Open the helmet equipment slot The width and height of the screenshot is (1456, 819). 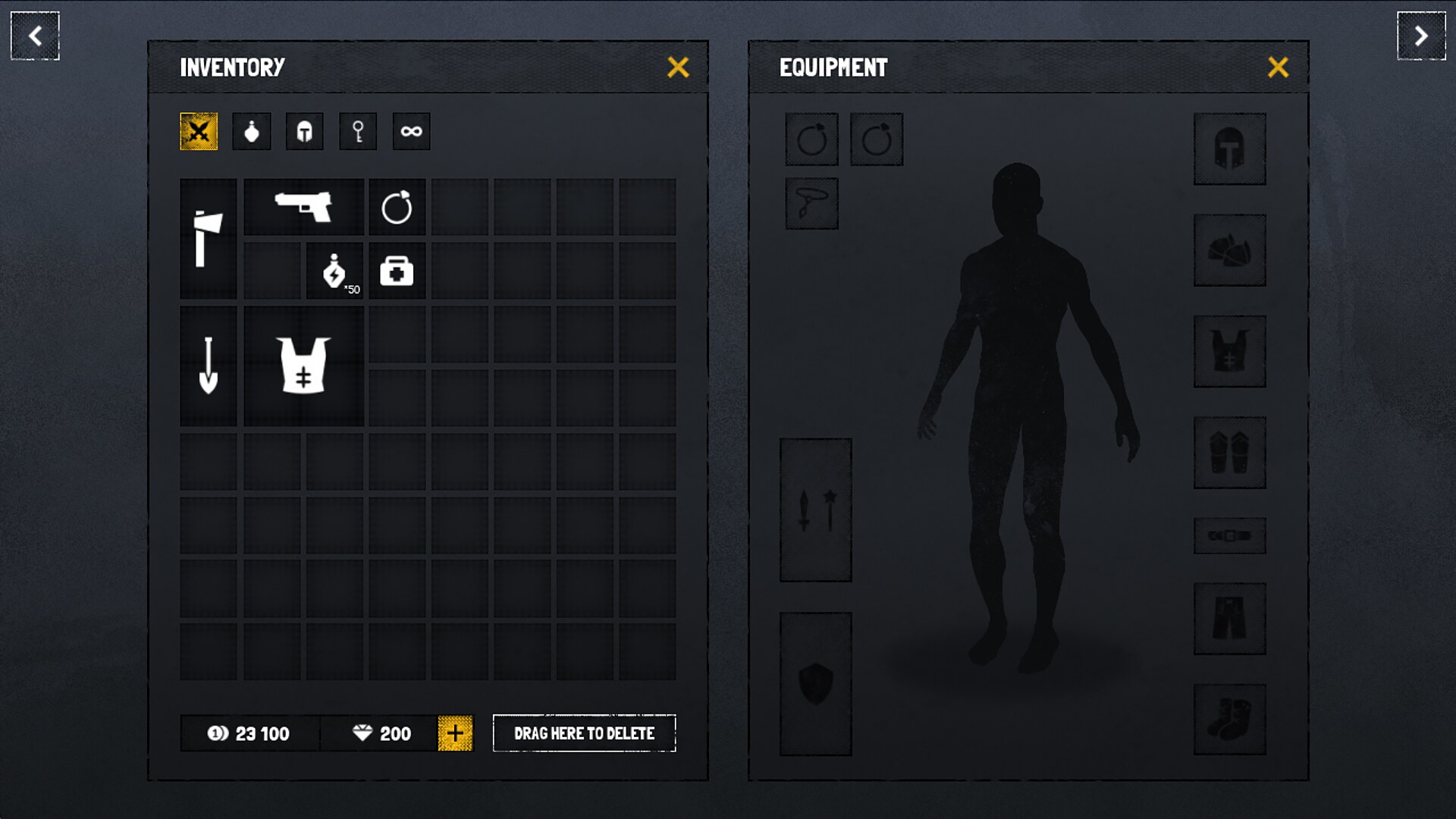[1230, 149]
